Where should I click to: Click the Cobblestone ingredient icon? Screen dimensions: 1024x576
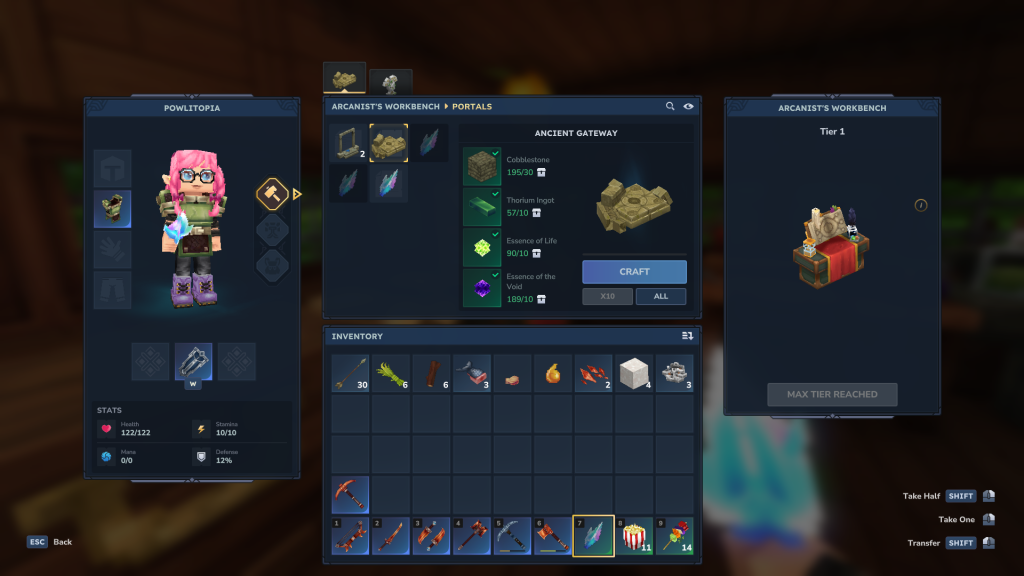[x=482, y=166]
